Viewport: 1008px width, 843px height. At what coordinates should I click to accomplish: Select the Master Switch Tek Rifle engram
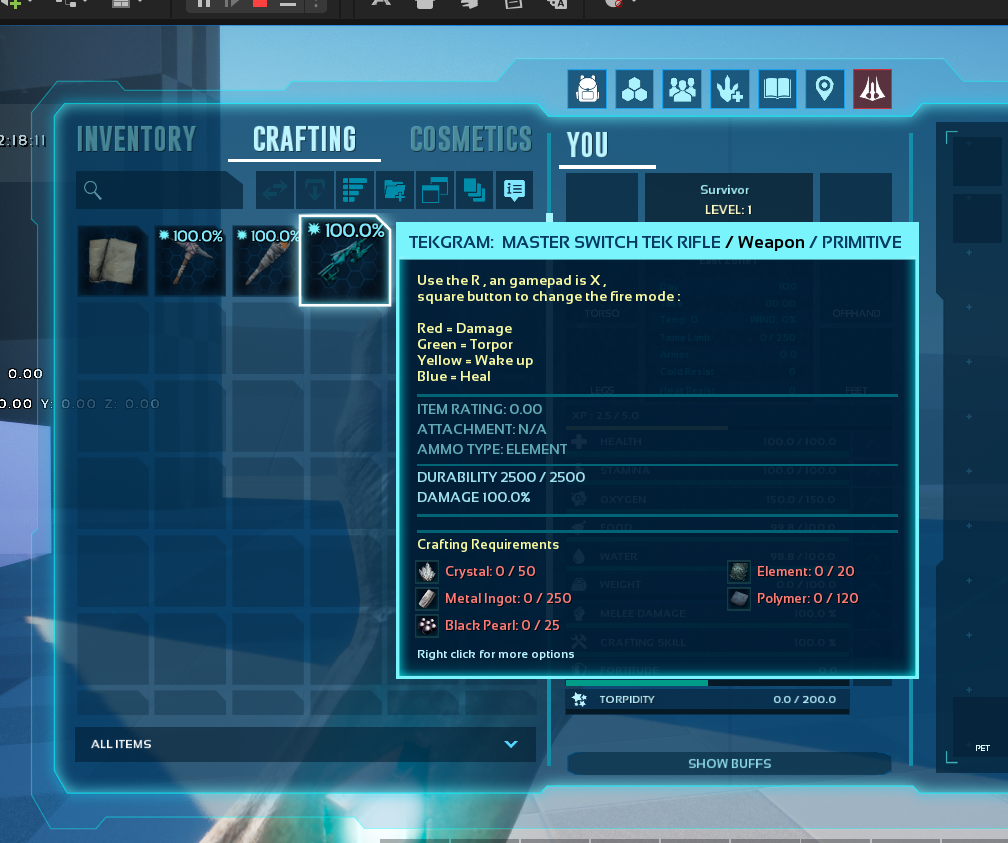[344, 260]
